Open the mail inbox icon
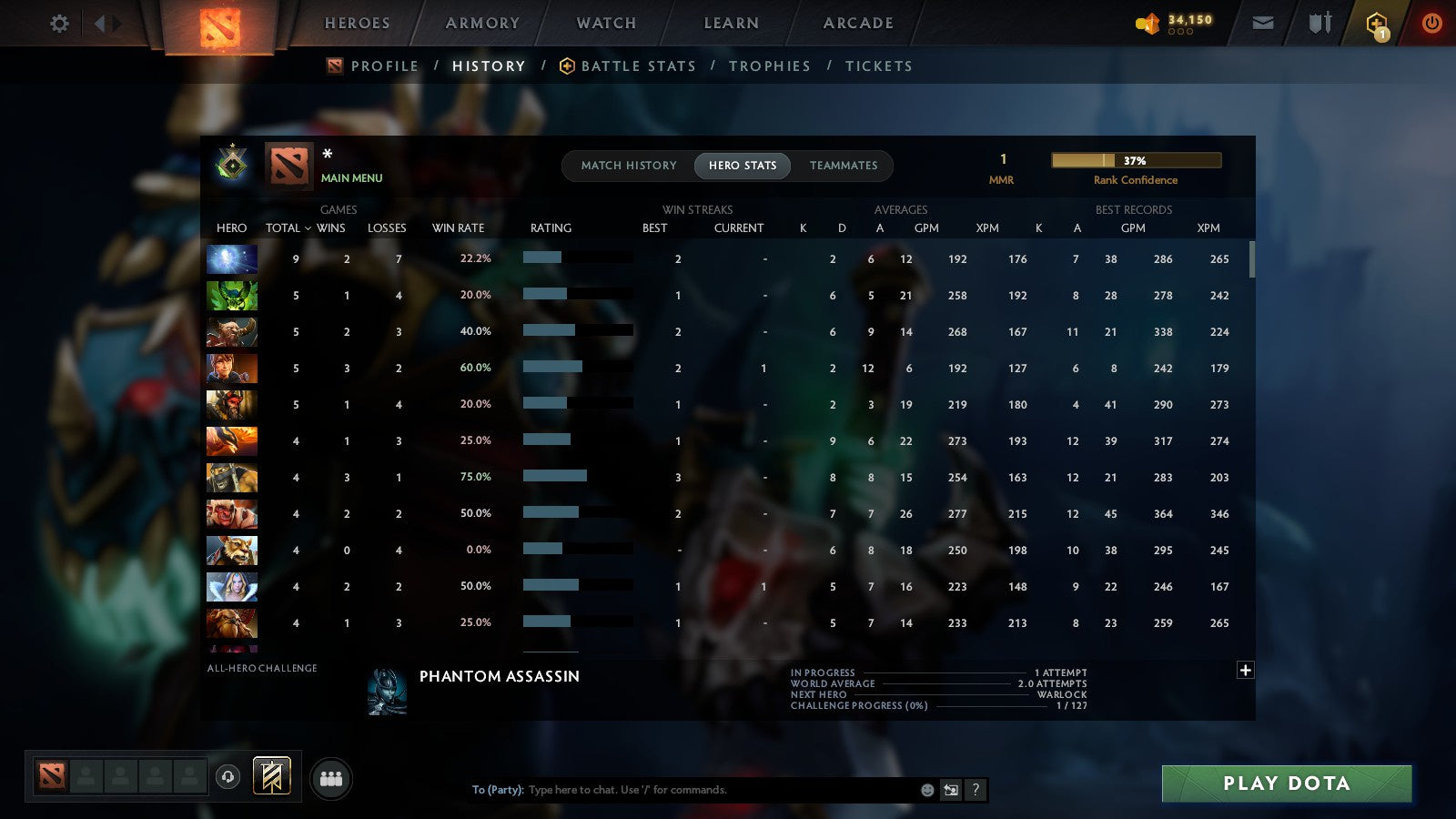This screenshot has width=1456, height=819. 1263,23
